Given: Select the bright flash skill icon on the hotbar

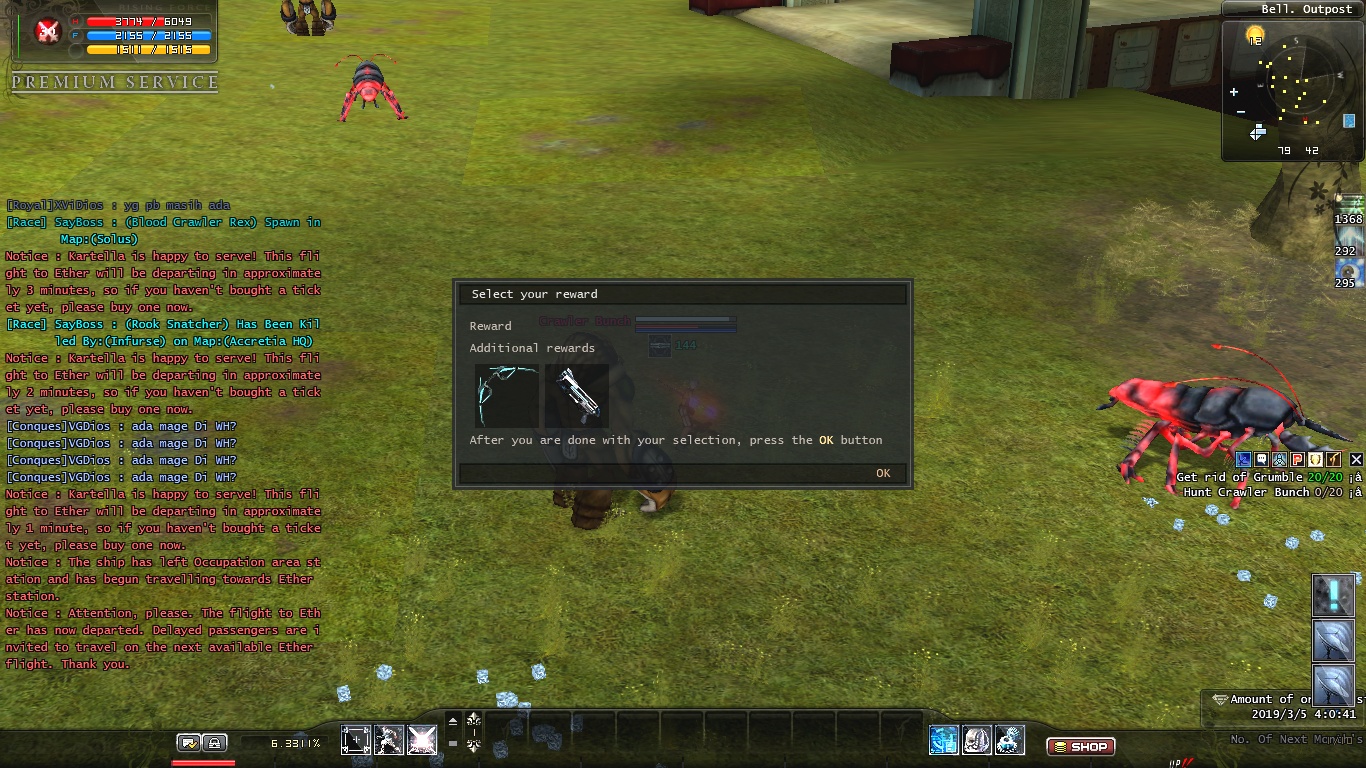Looking at the screenshot, I should tap(421, 740).
